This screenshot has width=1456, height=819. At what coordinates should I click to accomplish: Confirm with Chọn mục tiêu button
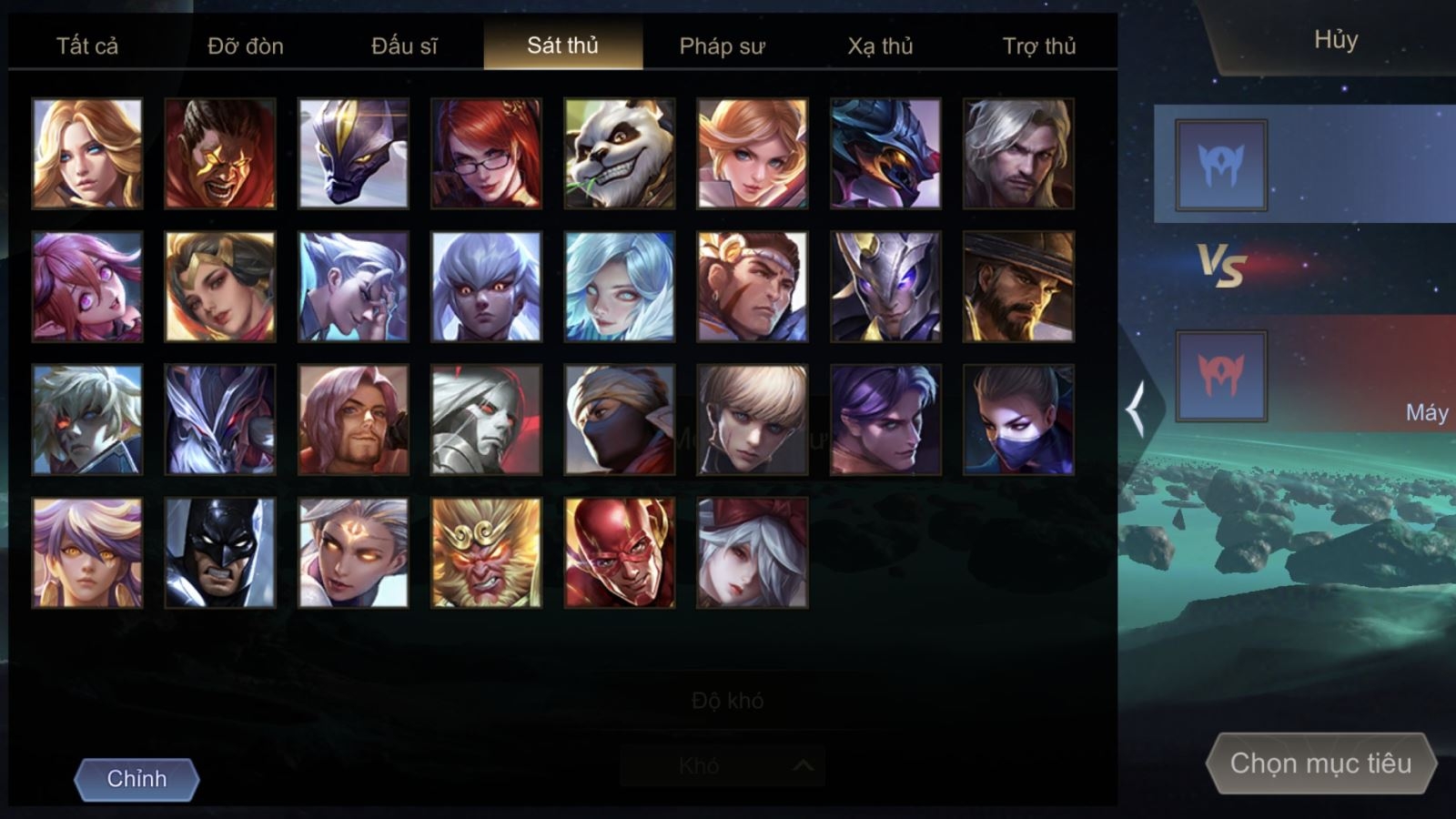pos(1320,763)
